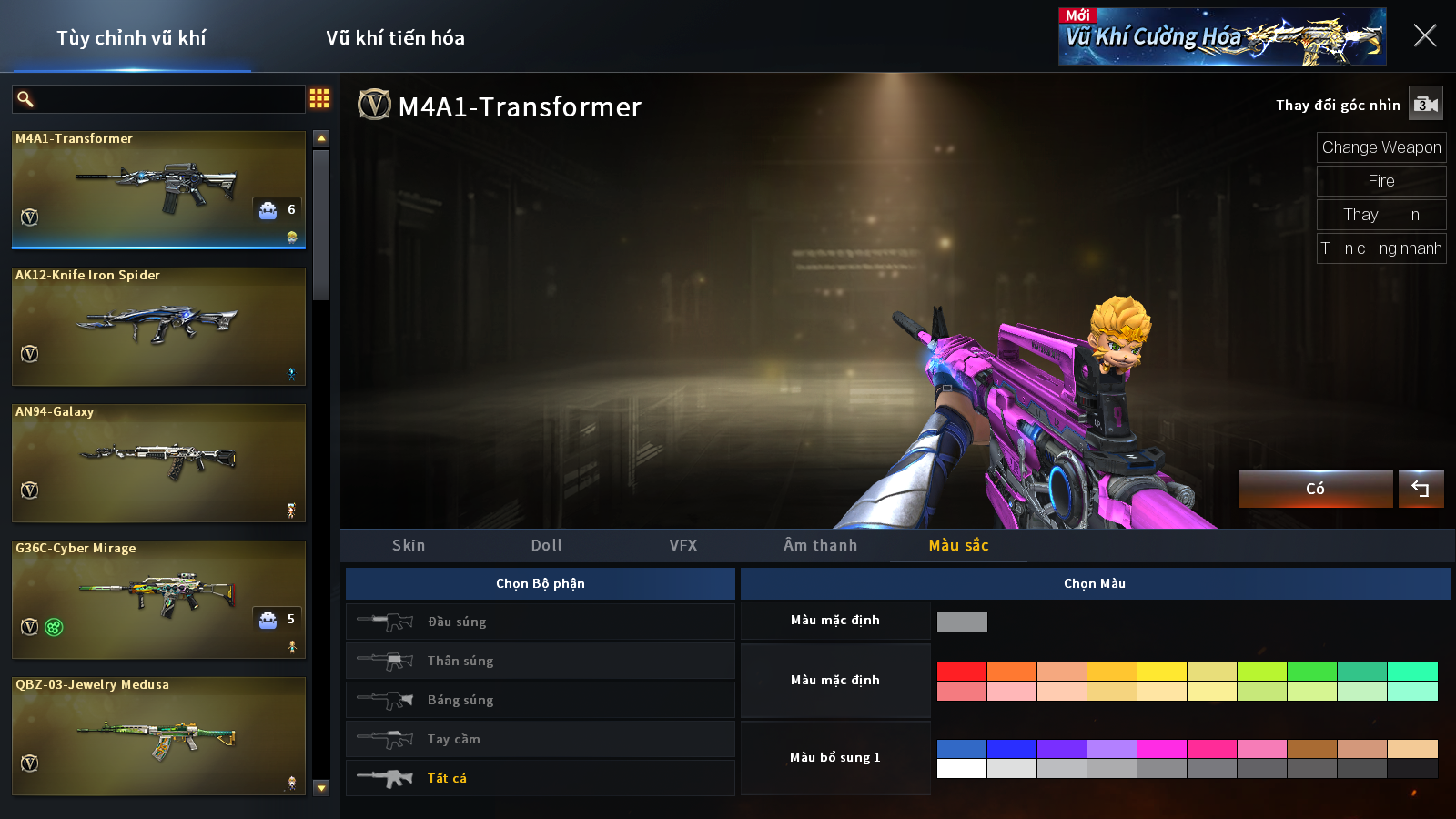Screen dimensions: 1456x819
Task: Pick the bright red color swatch
Action: (961, 672)
